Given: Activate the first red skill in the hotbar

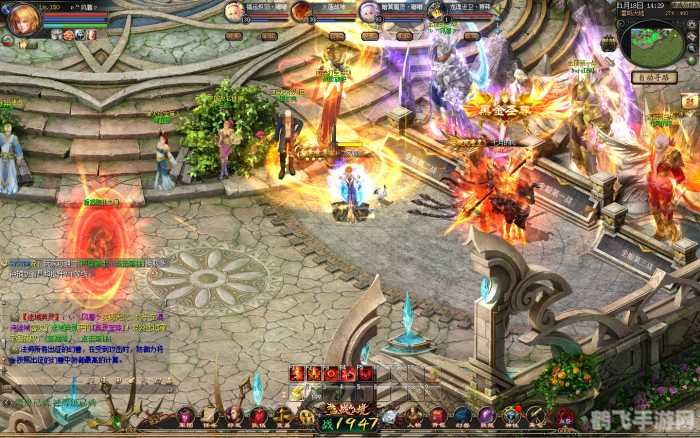Looking at the screenshot, I should (x=297, y=374).
